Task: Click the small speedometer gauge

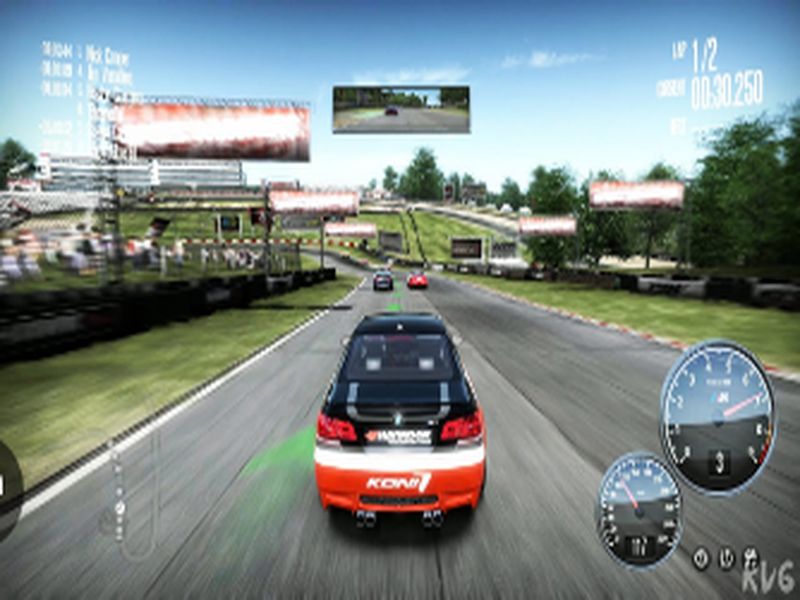Action: pyautogui.click(x=640, y=509)
